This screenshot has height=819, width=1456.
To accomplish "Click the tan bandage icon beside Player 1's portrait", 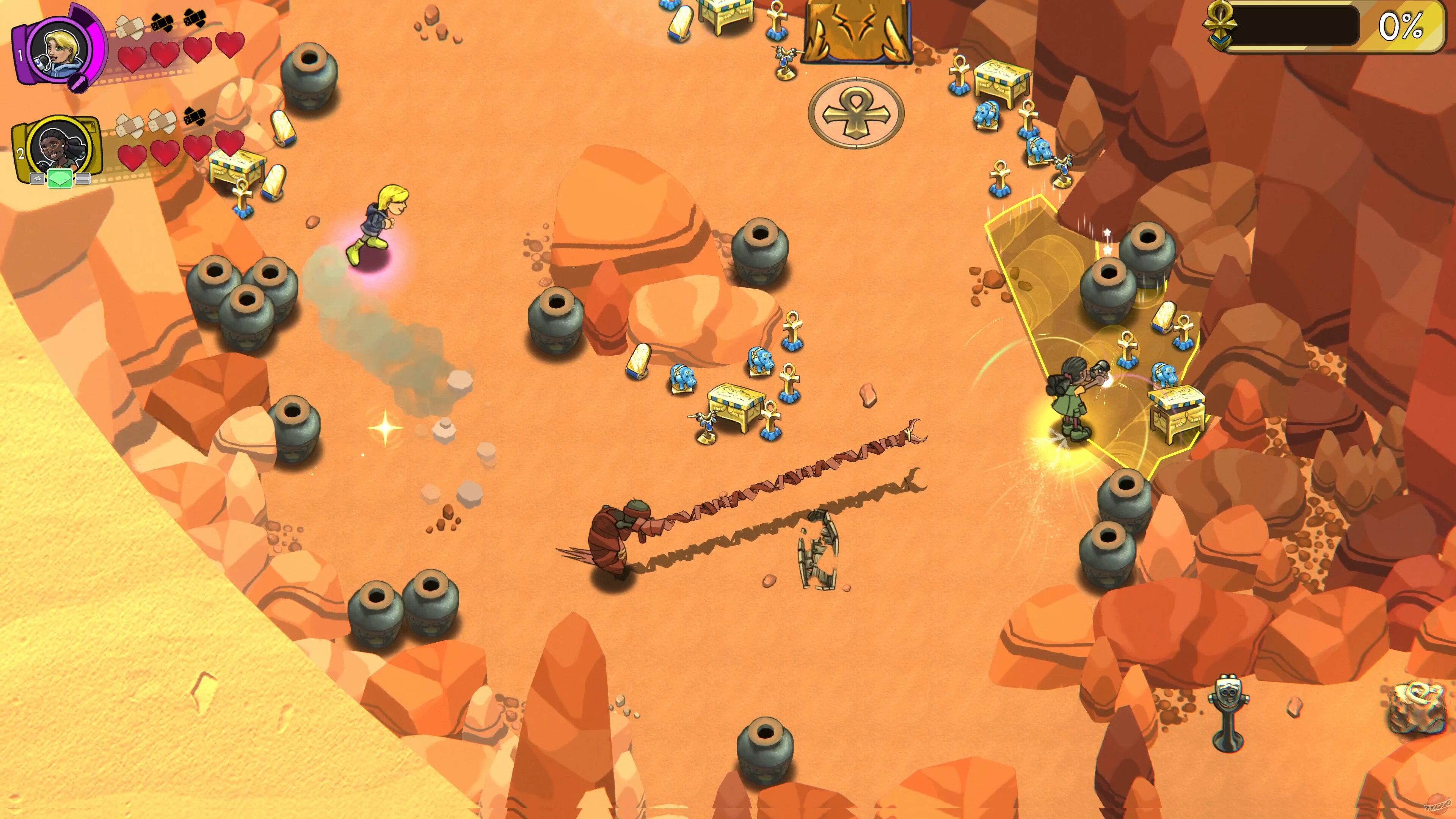I will [x=130, y=28].
